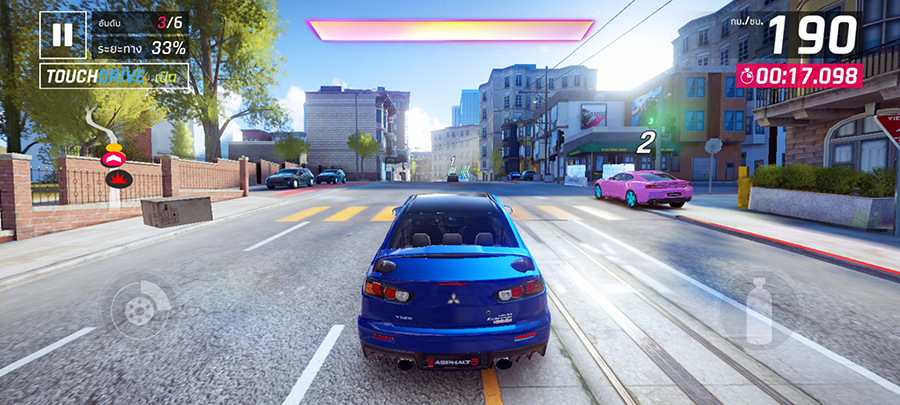Viewport: 900px width, 405px height.
Task: Toggle the TouchDrive control mode
Action: (114, 77)
